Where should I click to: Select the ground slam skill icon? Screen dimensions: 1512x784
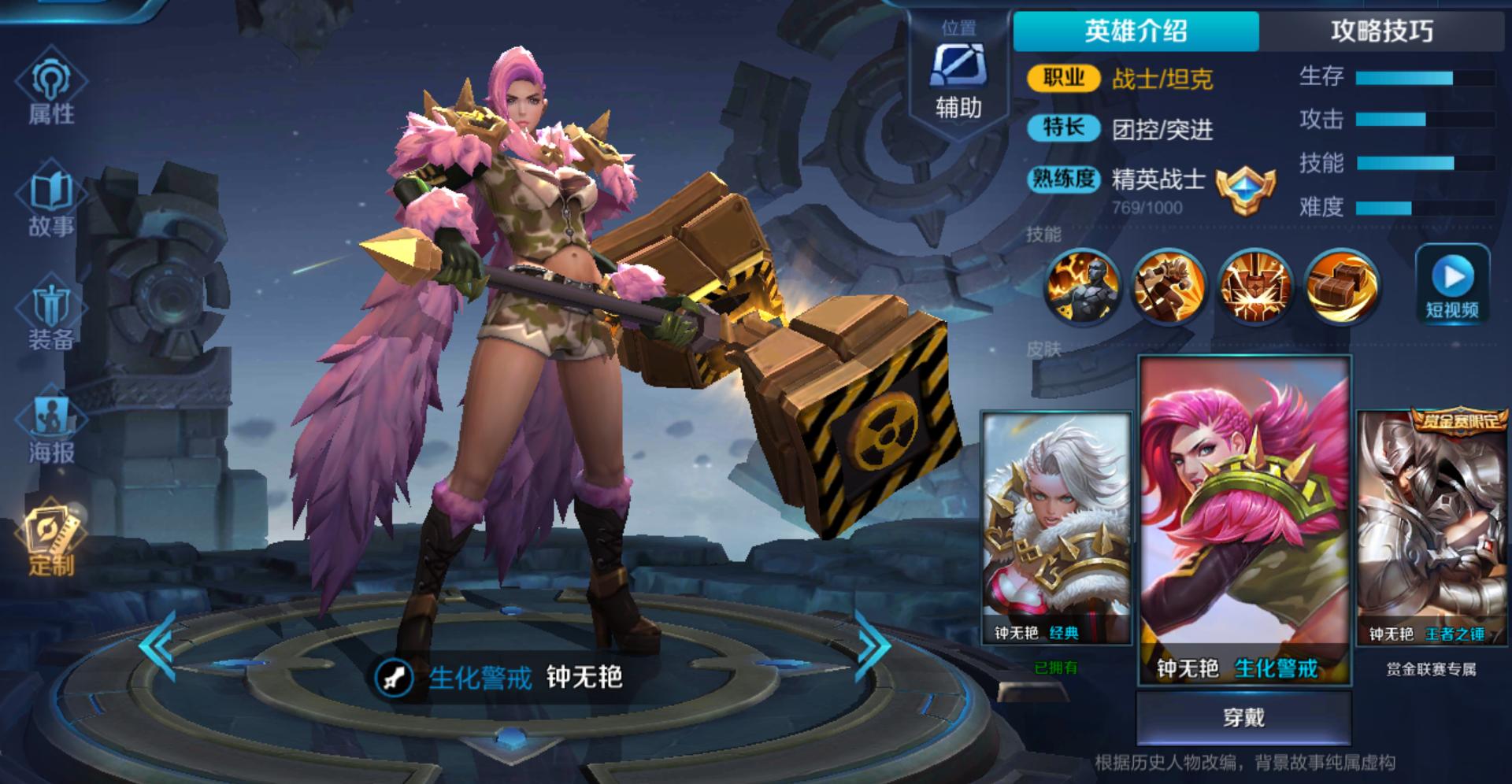tap(1255, 285)
